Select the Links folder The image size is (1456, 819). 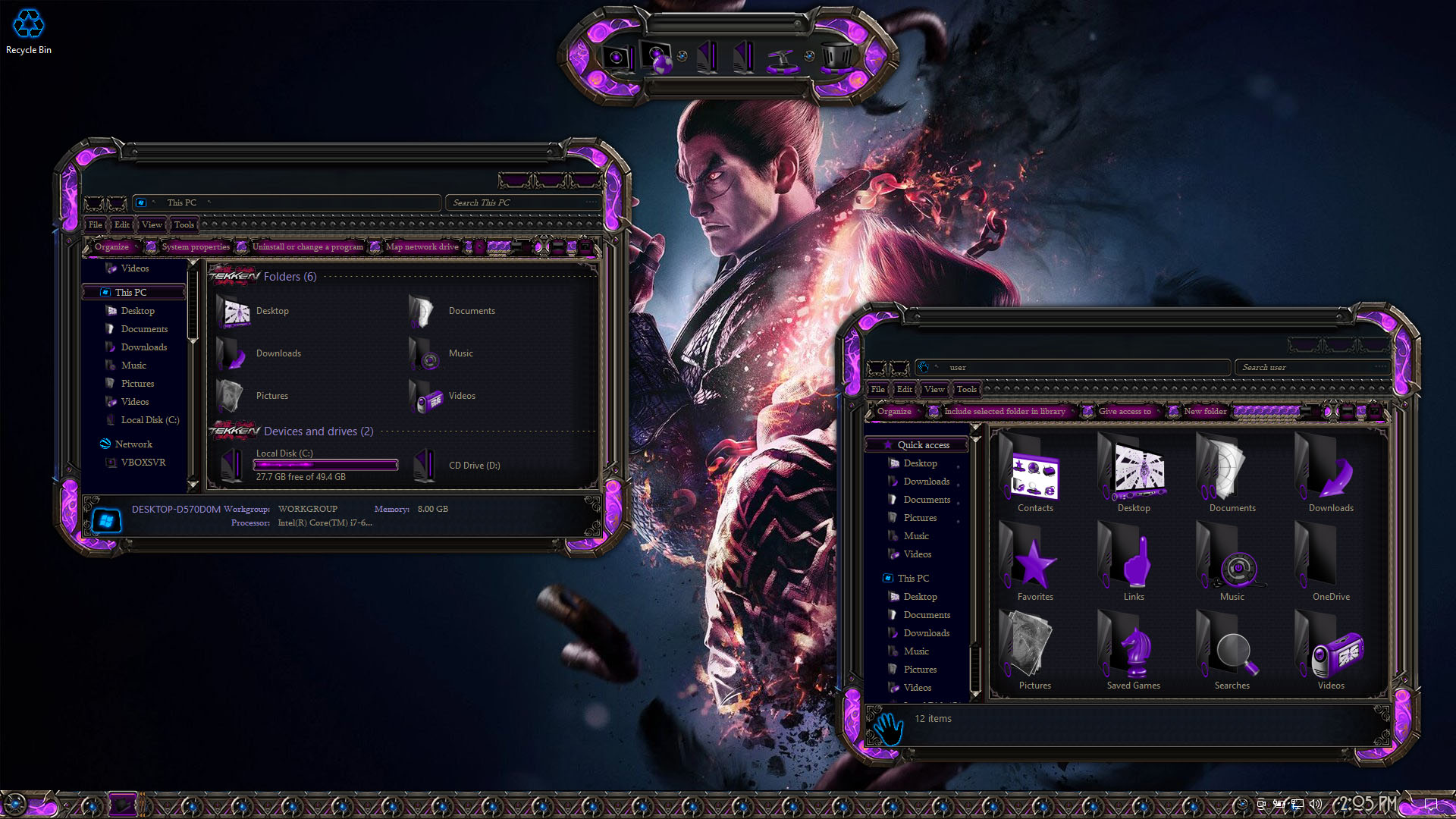tap(1134, 566)
